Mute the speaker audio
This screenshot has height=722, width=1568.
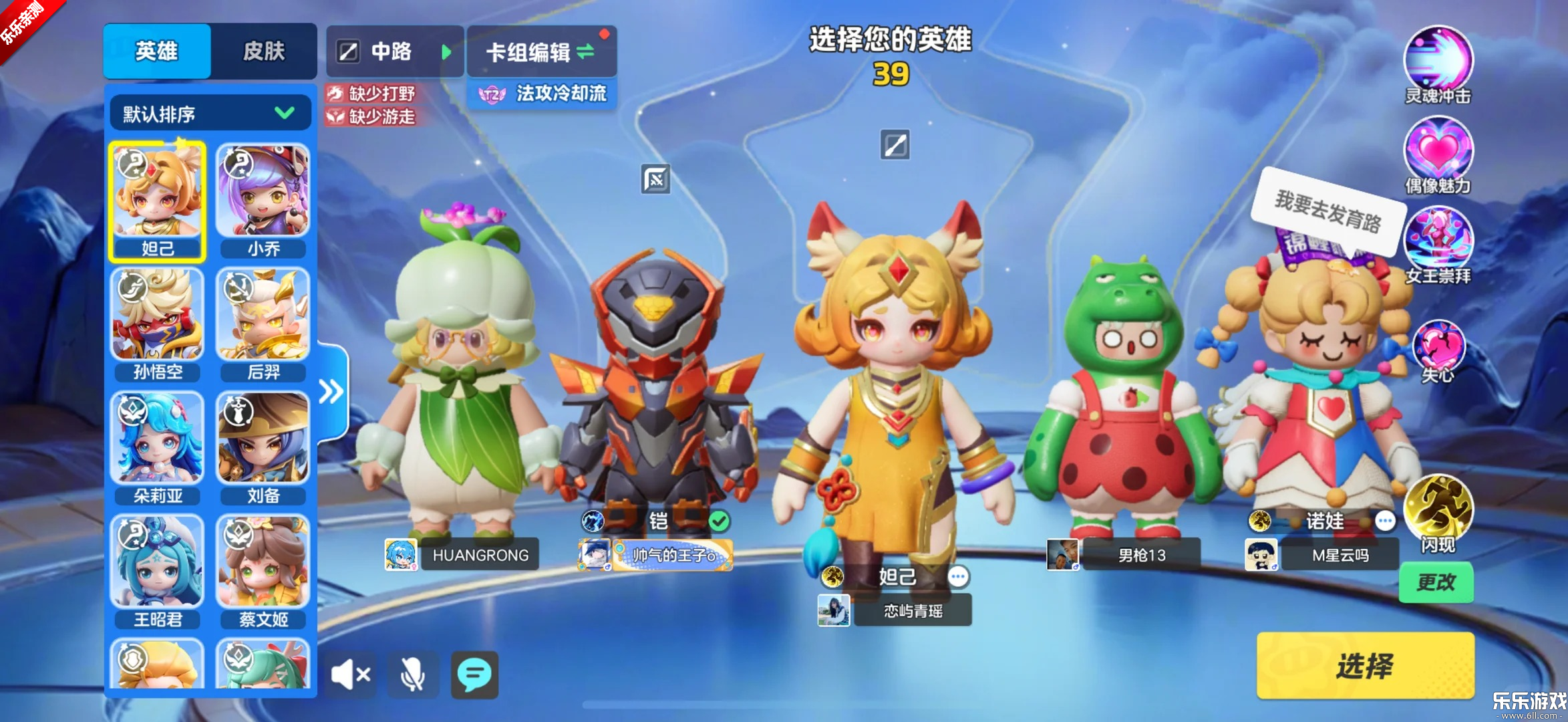click(351, 675)
